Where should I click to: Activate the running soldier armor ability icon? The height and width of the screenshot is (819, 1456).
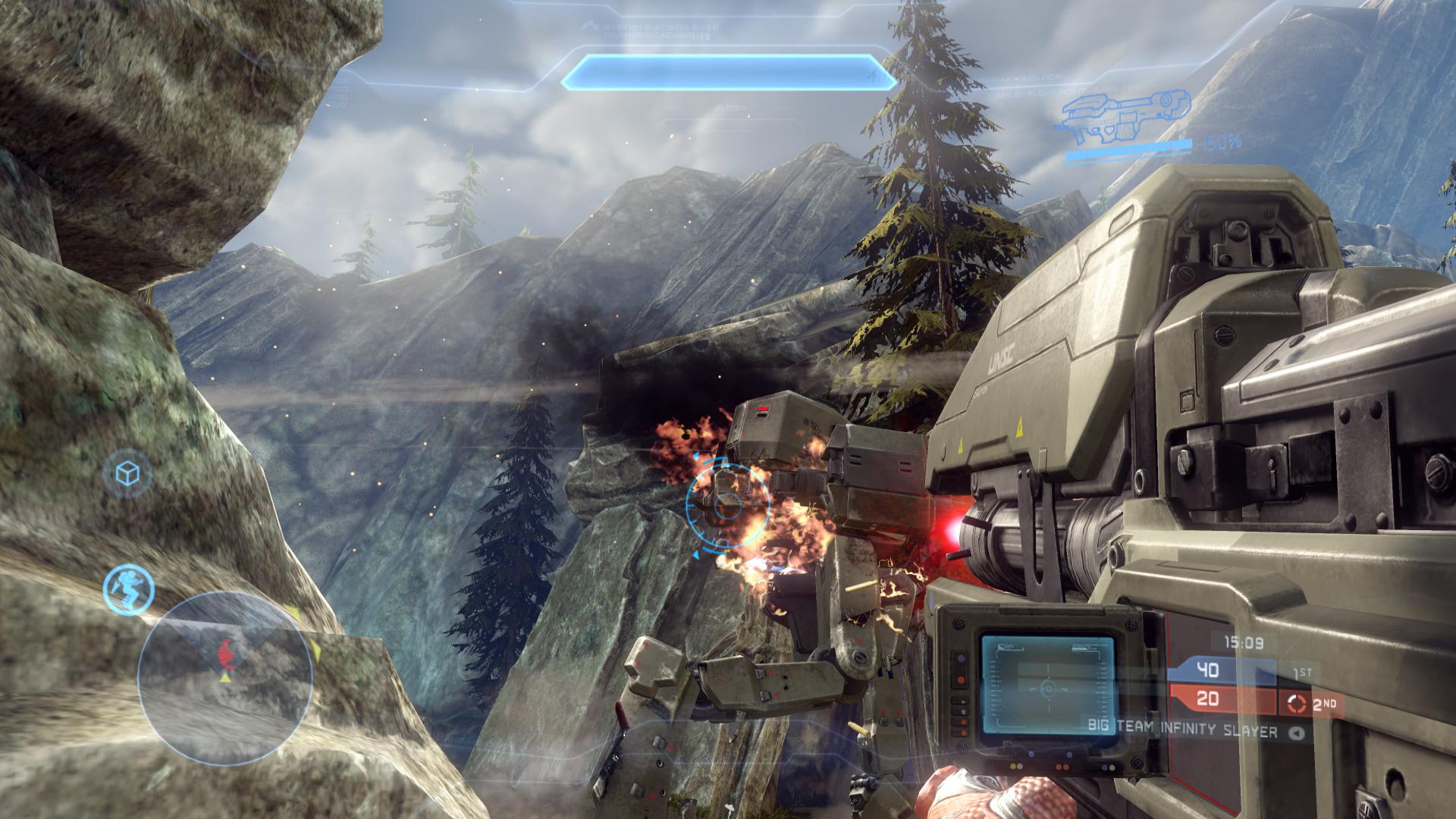129,588
